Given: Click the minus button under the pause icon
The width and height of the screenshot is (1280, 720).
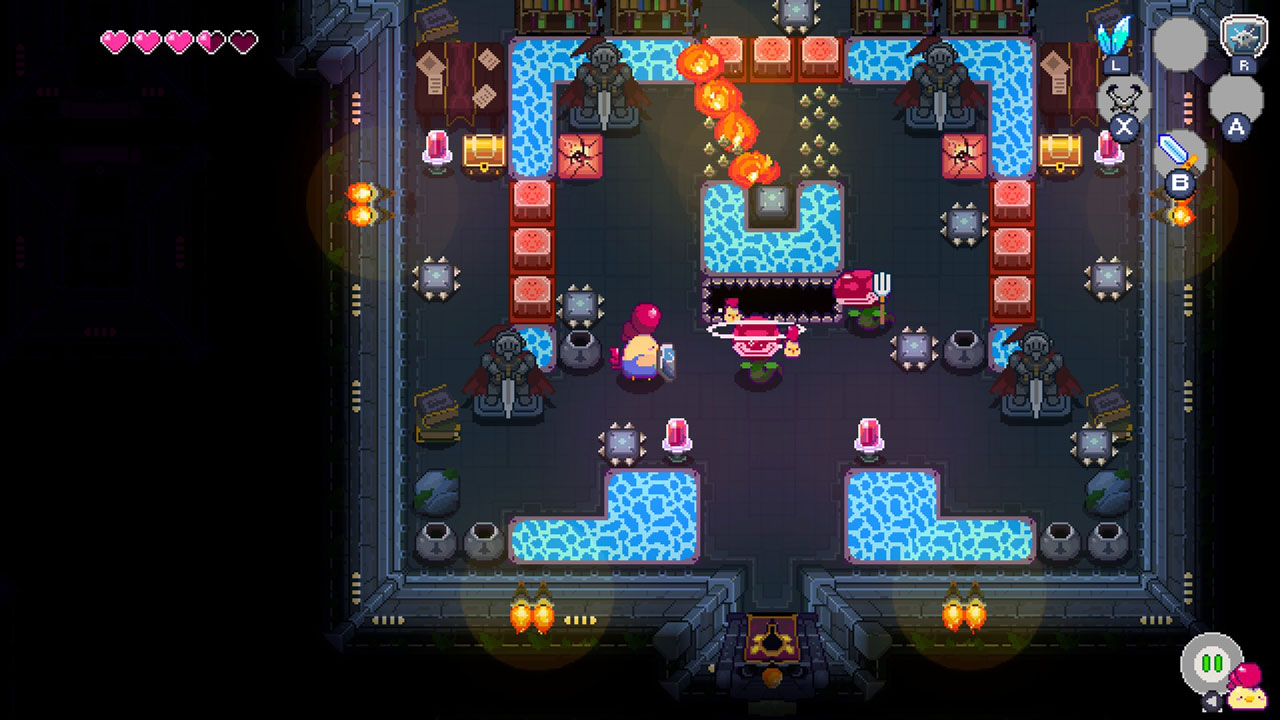Looking at the screenshot, I should click(x=1211, y=700).
